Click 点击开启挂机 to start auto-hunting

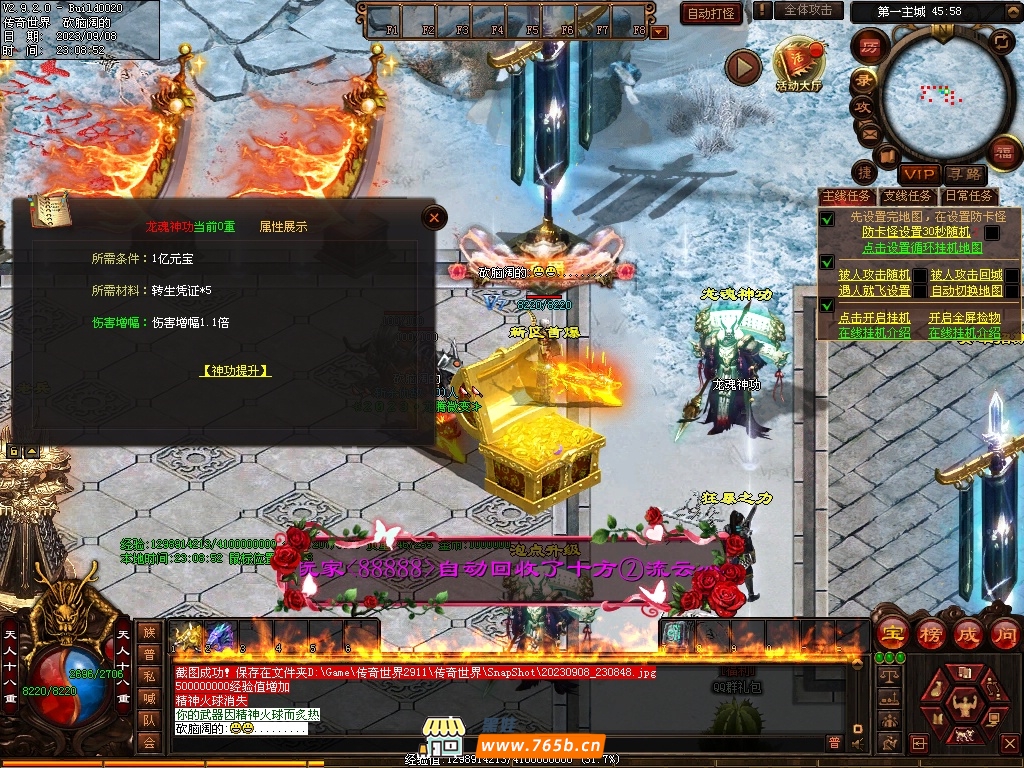(x=874, y=318)
